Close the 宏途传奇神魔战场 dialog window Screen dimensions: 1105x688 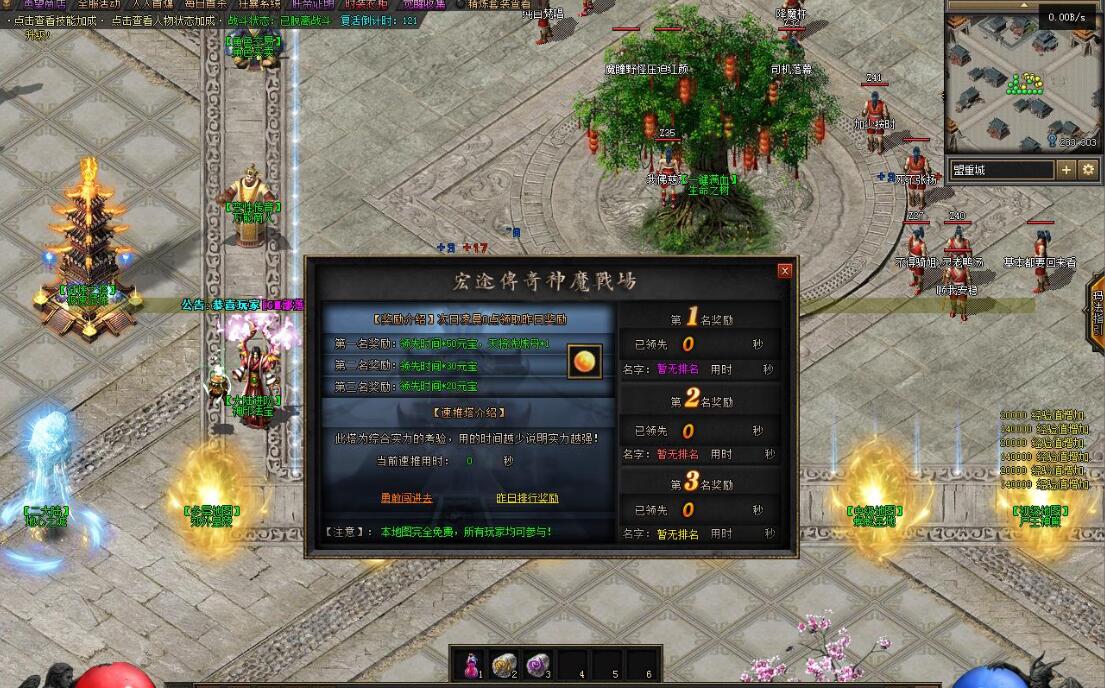pos(785,270)
